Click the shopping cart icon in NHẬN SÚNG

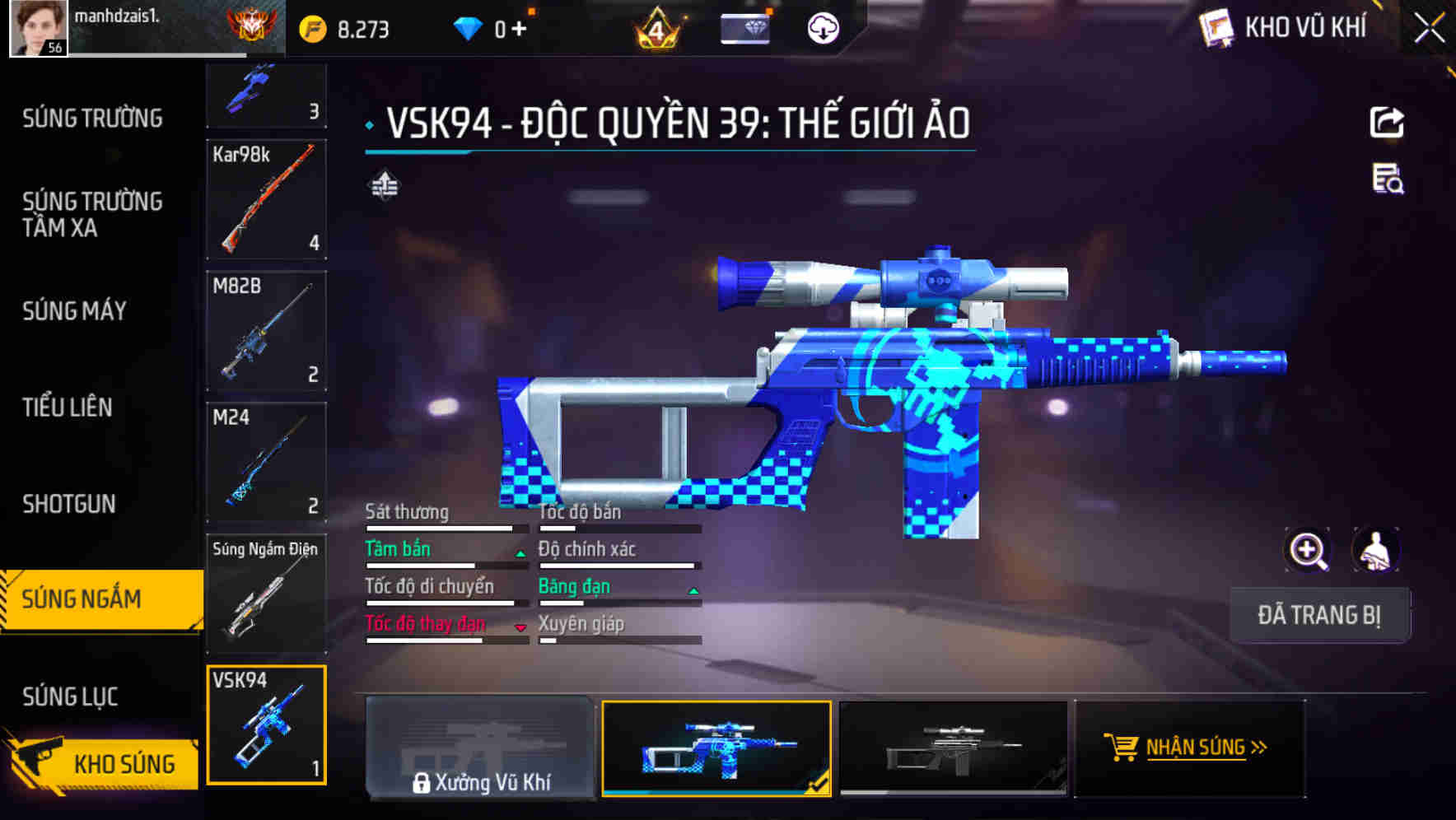pos(1122,748)
